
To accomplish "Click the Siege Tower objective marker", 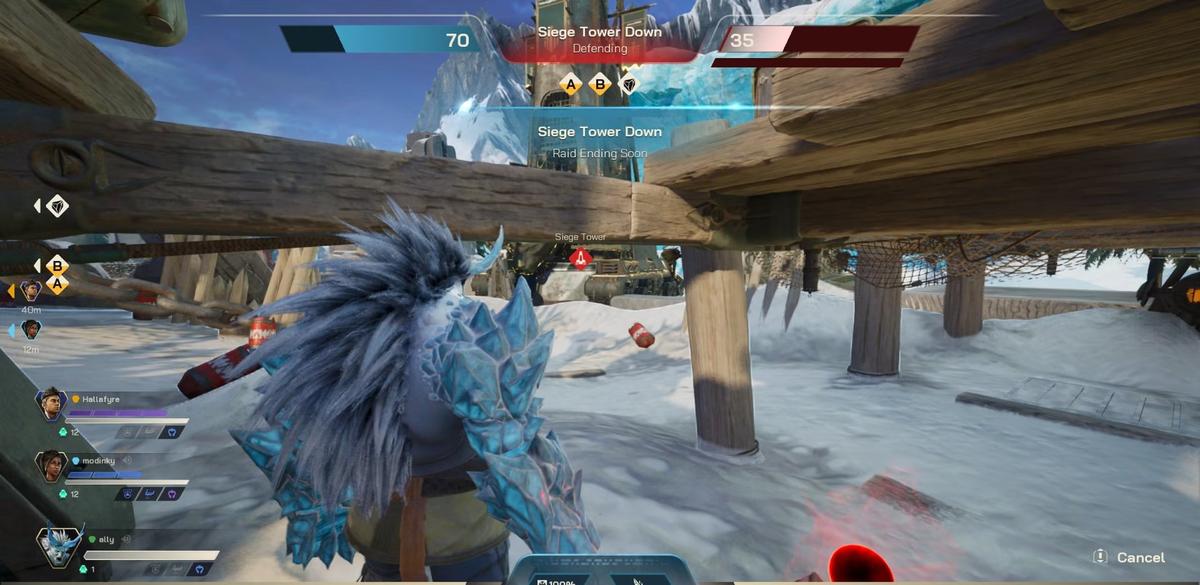I will point(580,258).
